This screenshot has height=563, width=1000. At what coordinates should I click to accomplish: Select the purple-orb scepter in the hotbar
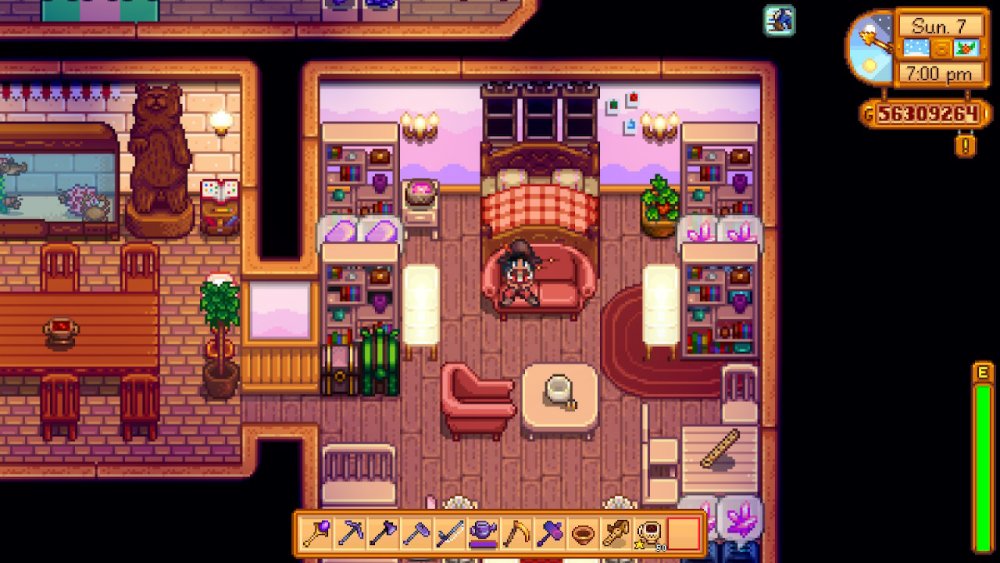(317, 533)
